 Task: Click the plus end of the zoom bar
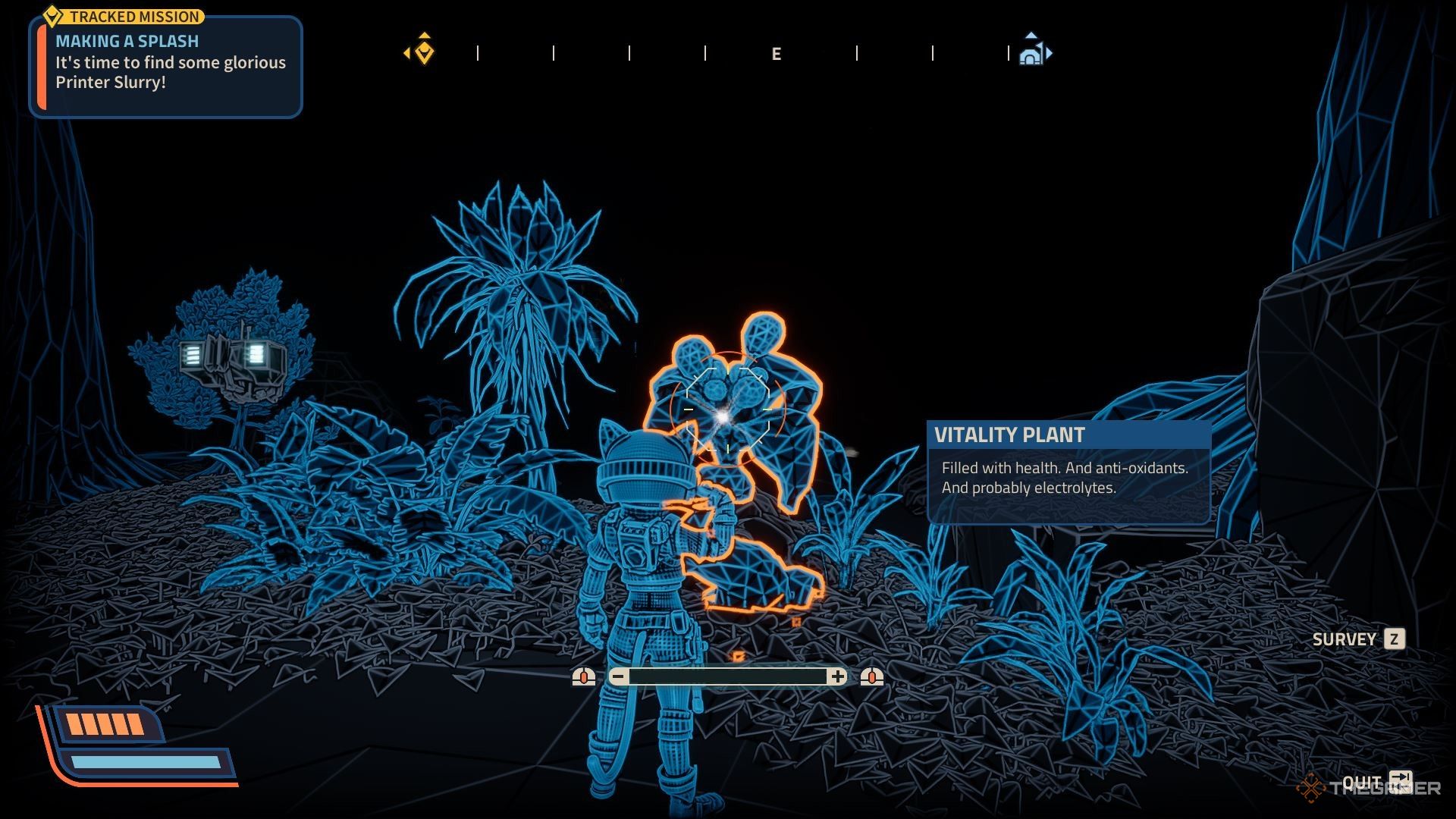click(837, 676)
